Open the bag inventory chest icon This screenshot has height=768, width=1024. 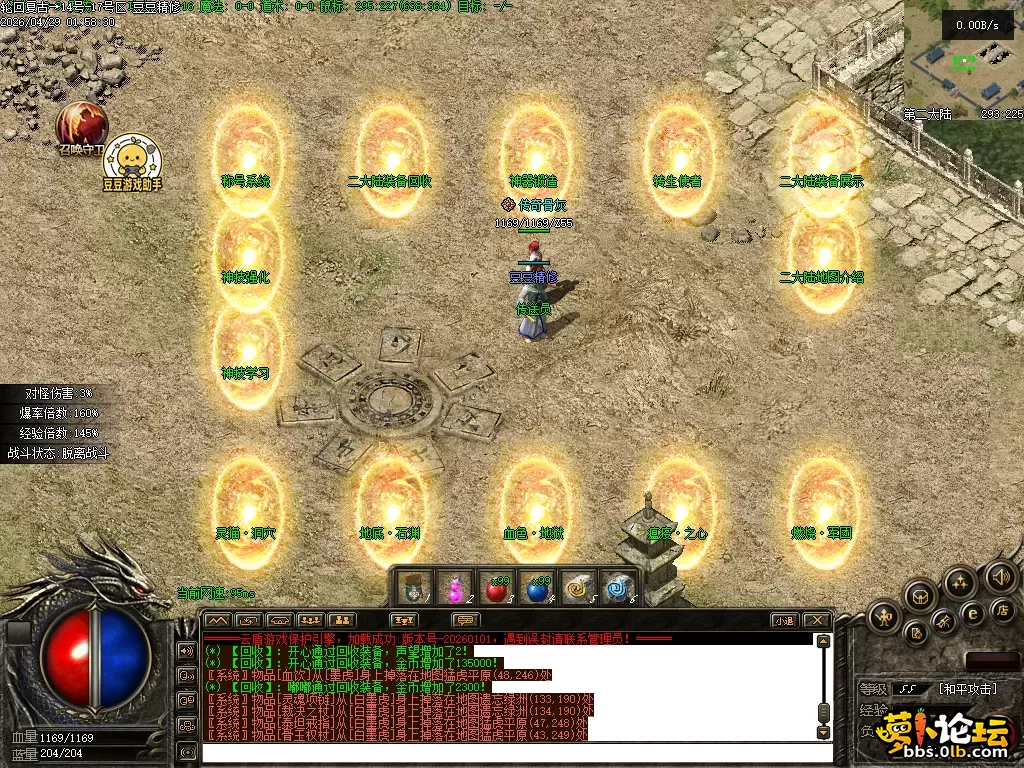921,597
